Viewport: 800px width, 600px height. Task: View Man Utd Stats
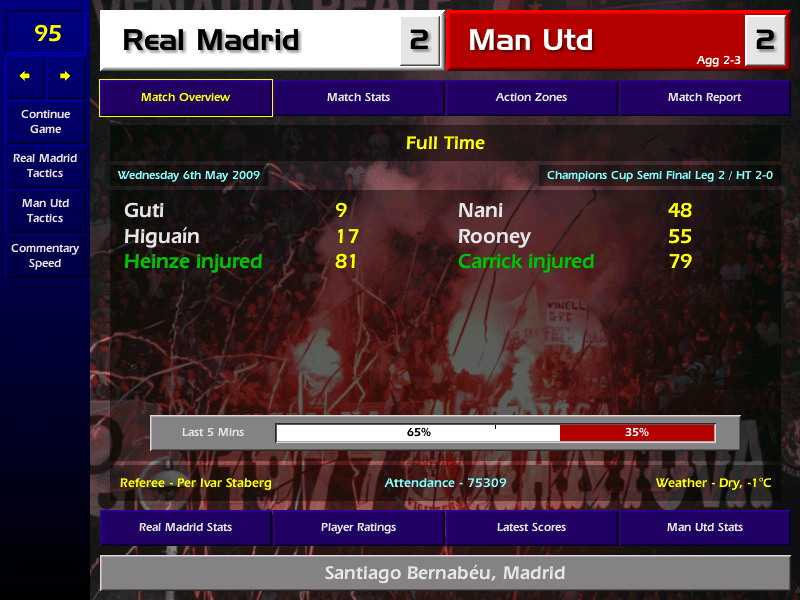tap(704, 527)
